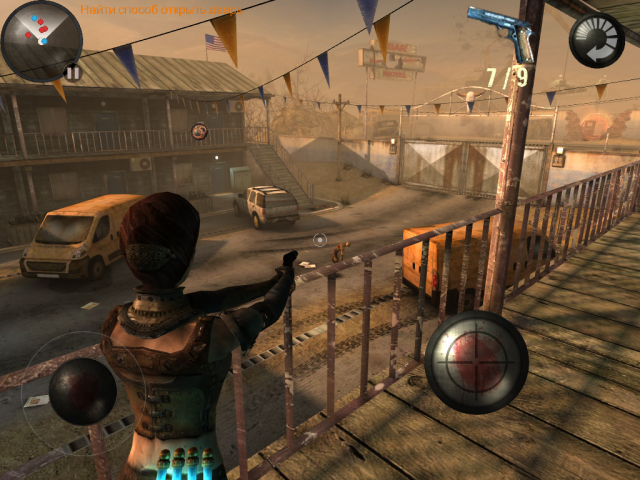Pause the game with the pause button
This screenshot has width=640, height=480.
click(72, 72)
